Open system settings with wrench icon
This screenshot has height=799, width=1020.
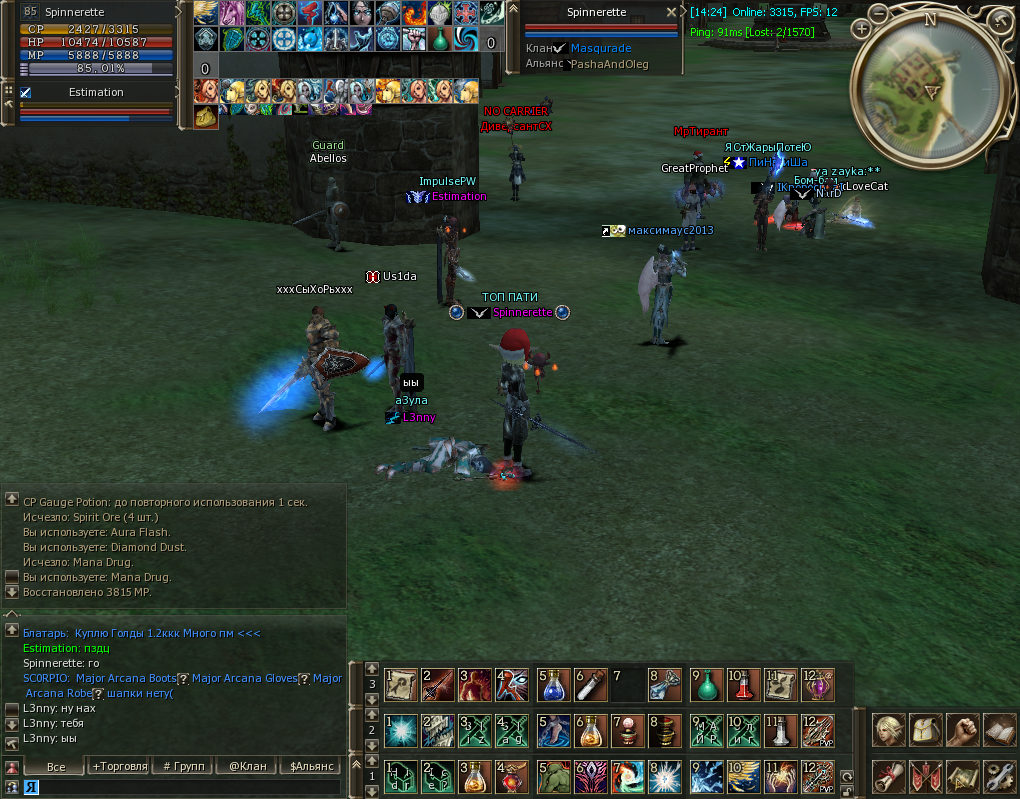(x=998, y=776)
